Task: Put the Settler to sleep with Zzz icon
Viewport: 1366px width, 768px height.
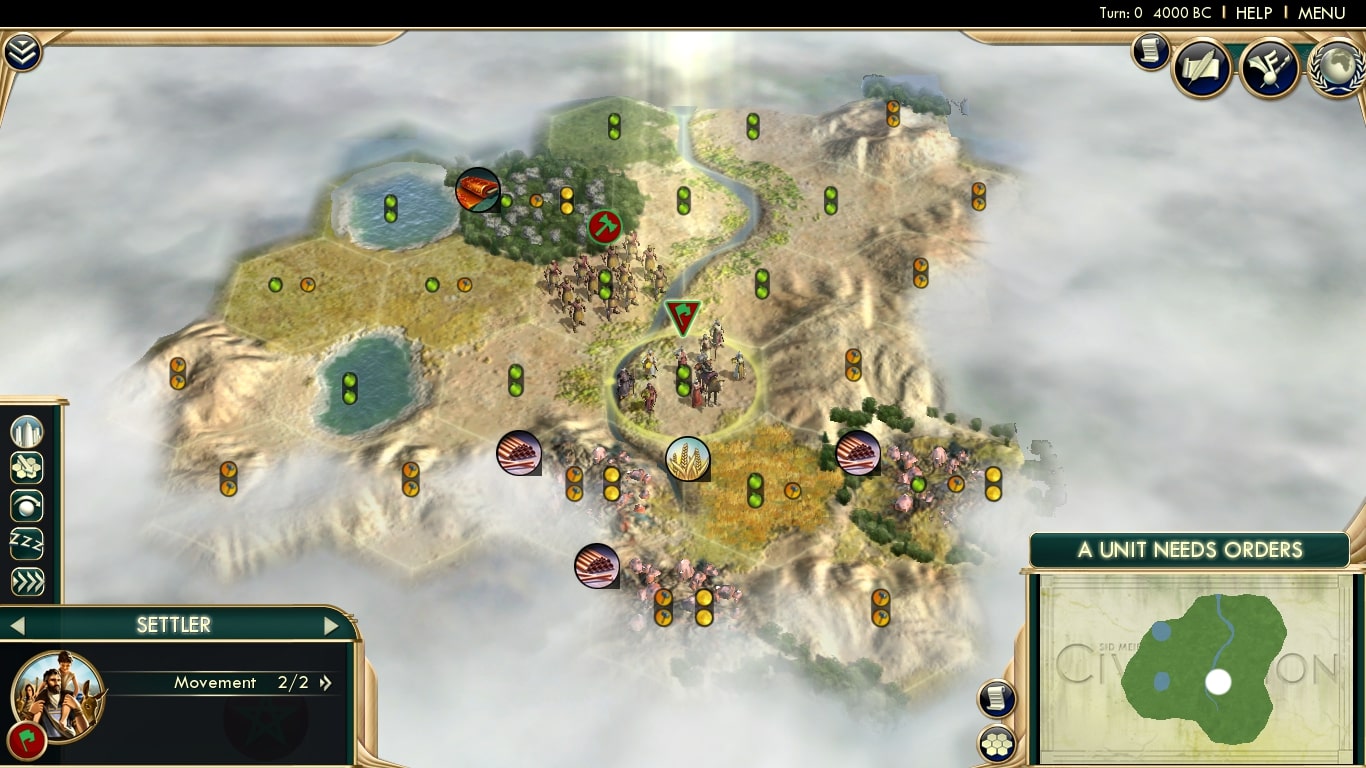Action: point(25,543)
